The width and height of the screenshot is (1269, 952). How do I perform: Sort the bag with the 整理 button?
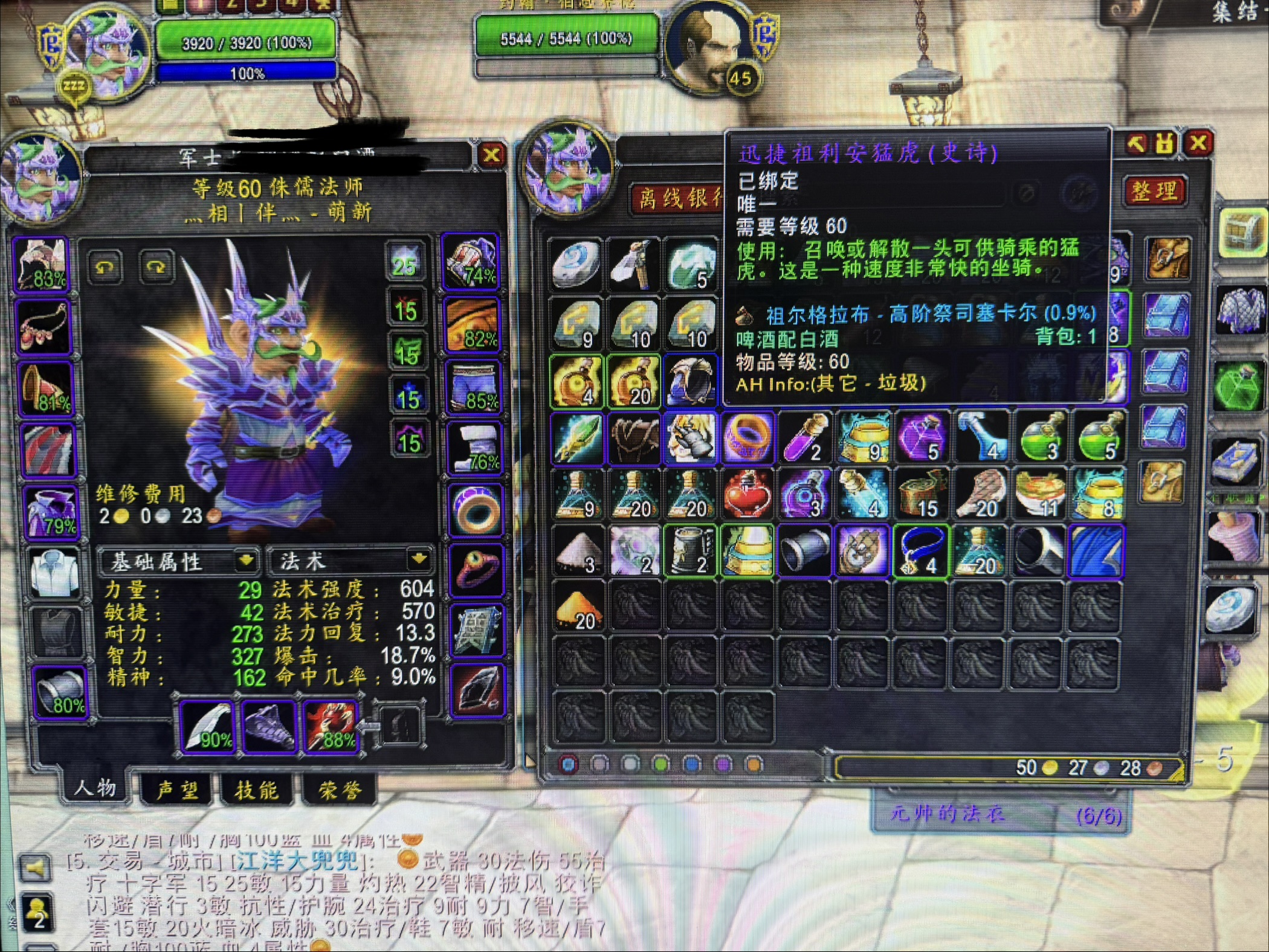[x=1154, y=192]
